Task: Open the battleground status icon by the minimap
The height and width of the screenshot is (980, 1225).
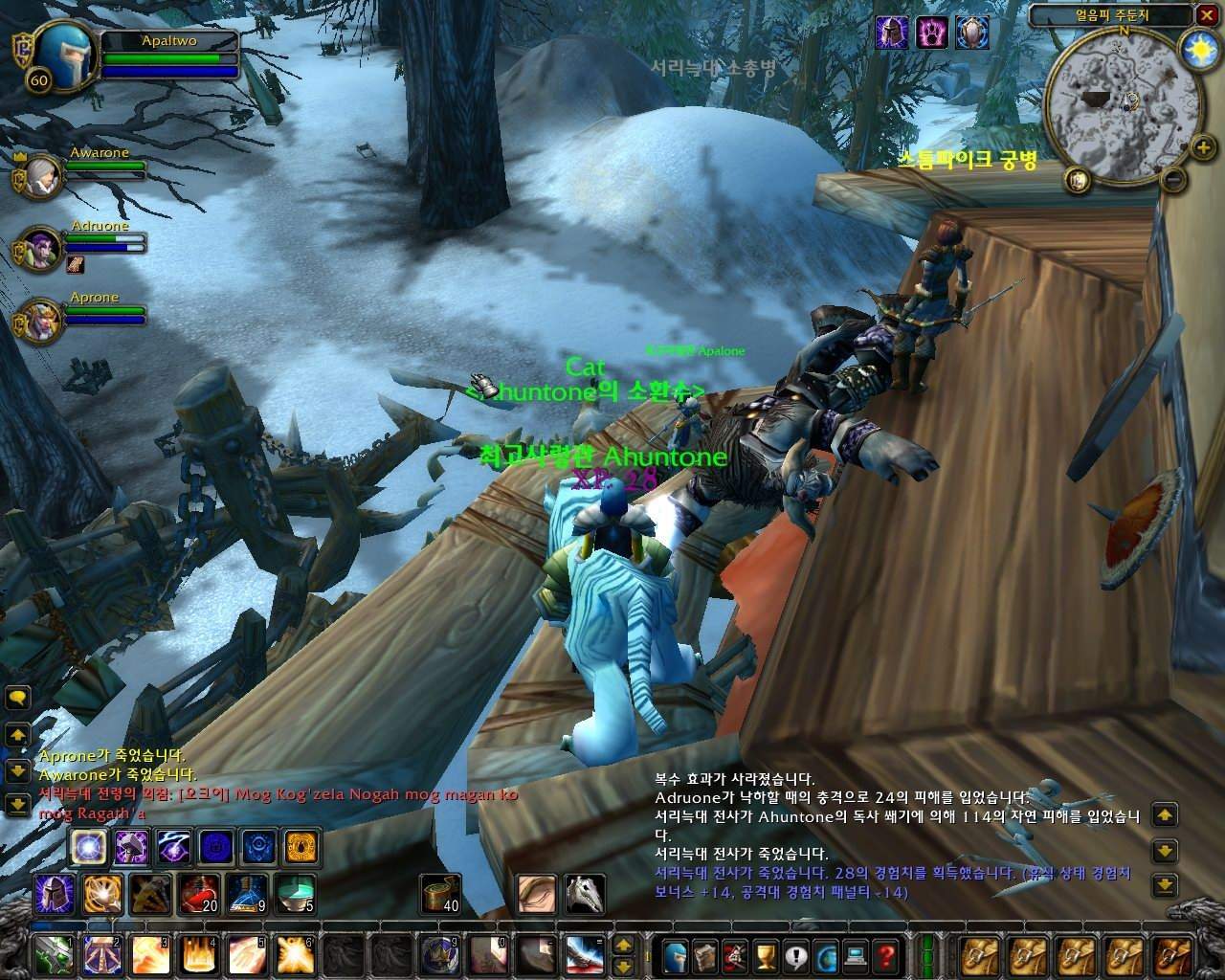Action: click(x=1078, y=179)
